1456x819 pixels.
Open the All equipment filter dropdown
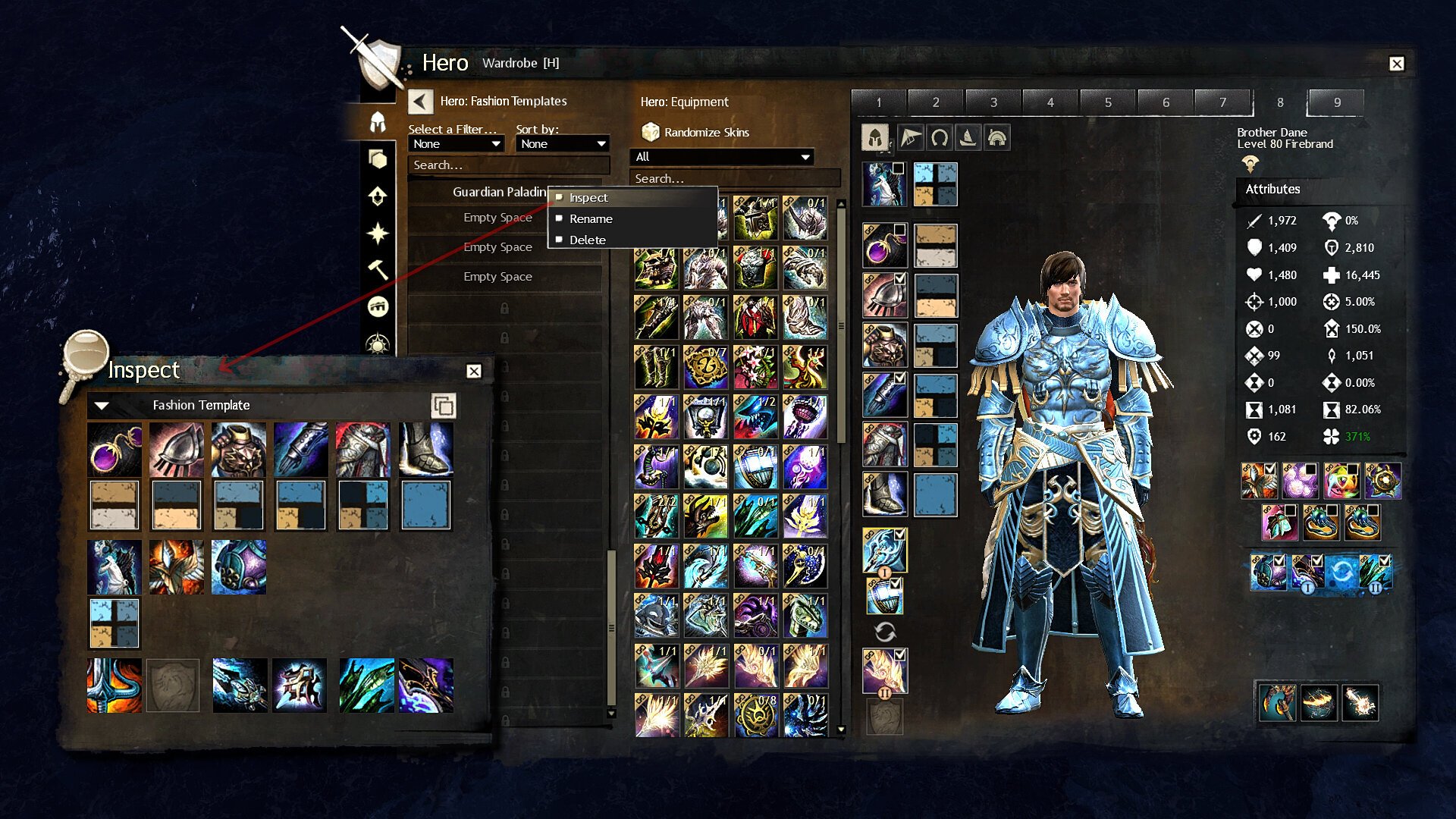point(722,157)
